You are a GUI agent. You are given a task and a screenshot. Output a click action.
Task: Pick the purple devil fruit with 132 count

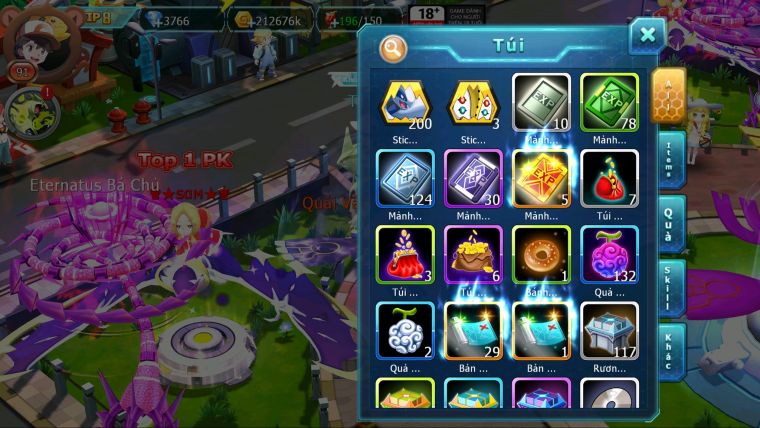(609, 255)
